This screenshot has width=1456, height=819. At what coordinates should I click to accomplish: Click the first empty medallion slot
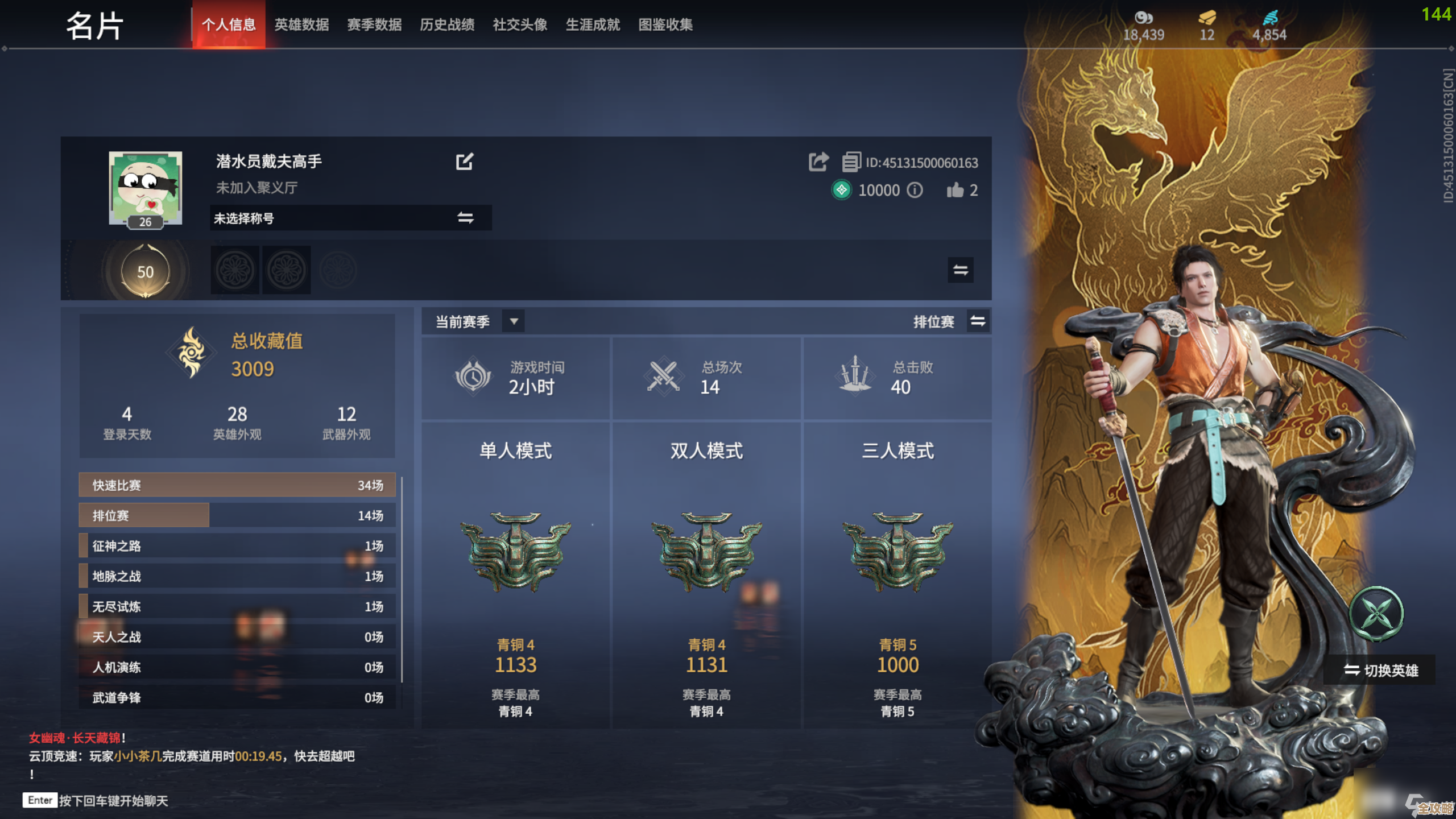point(234,270)
